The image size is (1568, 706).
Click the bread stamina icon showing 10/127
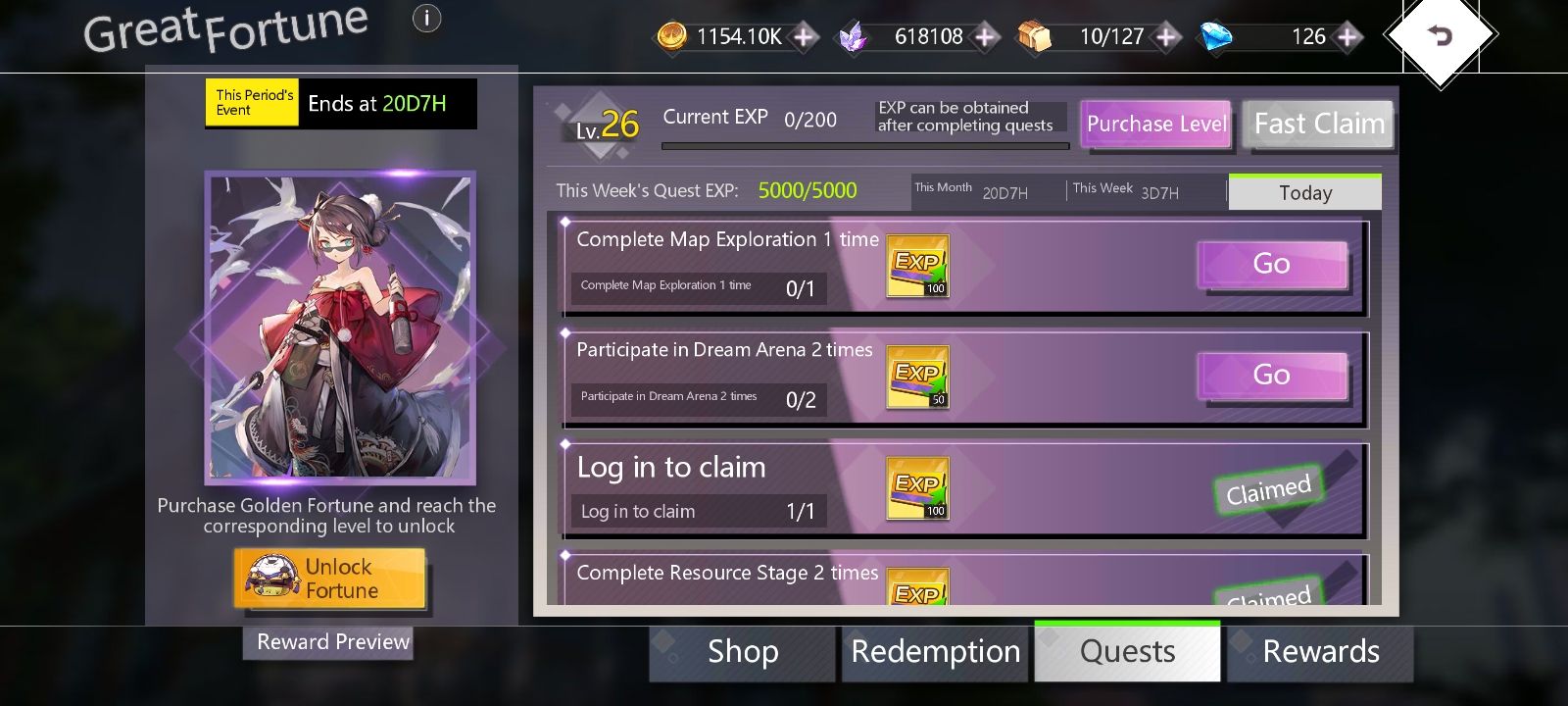1036,36
